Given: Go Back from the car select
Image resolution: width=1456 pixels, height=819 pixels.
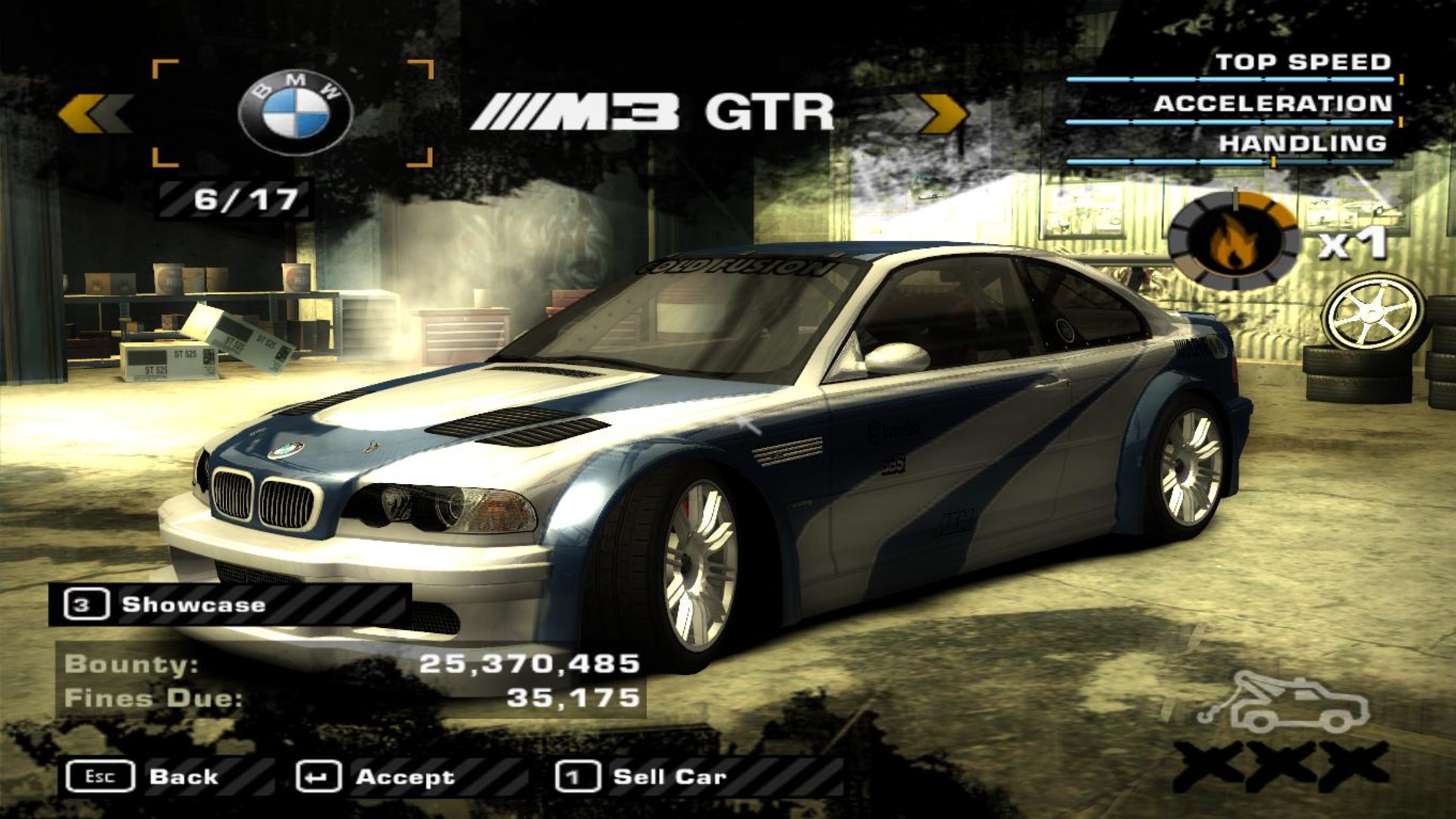Looking at the screenshot, I should point(143,777).
